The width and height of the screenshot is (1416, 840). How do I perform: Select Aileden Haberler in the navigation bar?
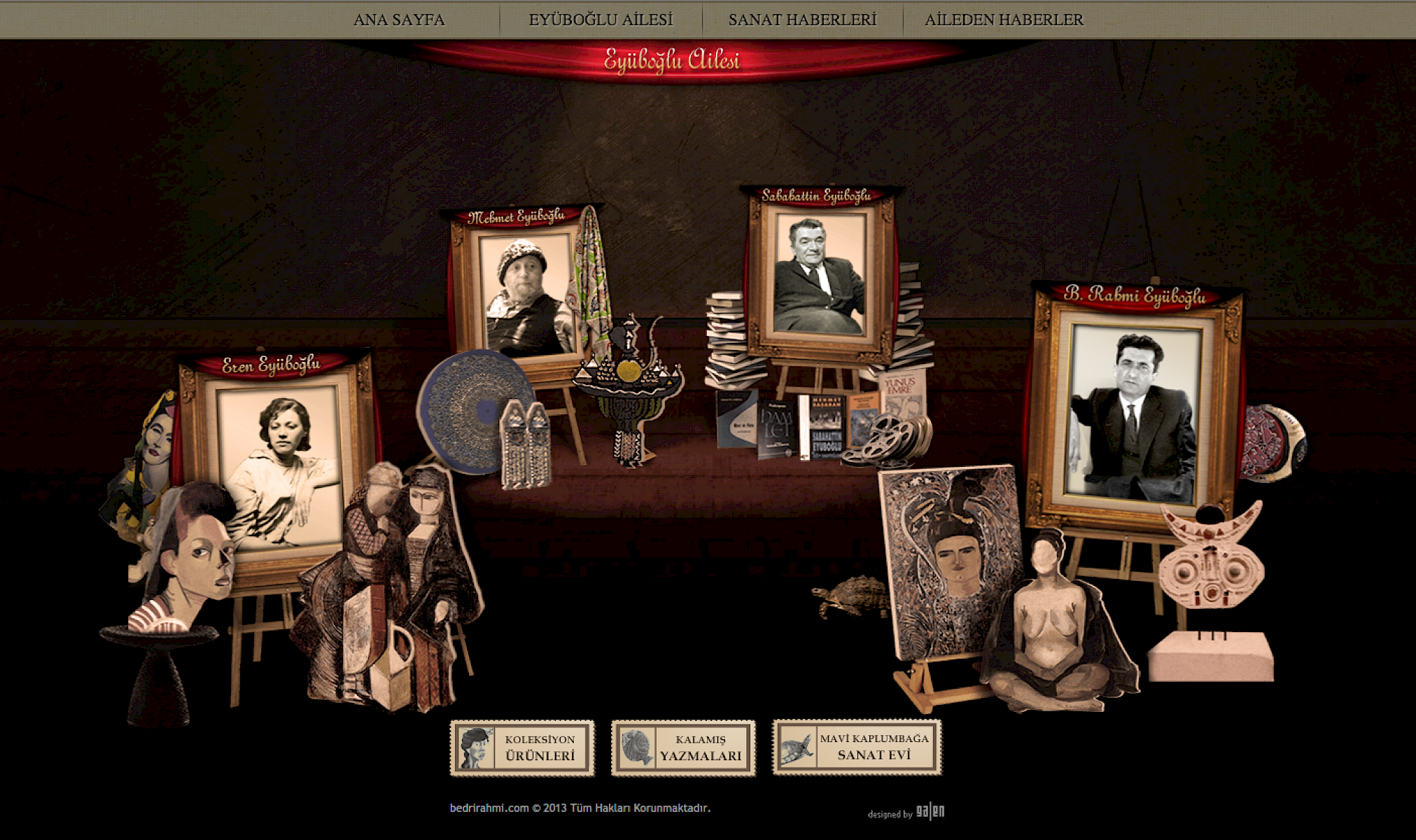[1004, 20]
